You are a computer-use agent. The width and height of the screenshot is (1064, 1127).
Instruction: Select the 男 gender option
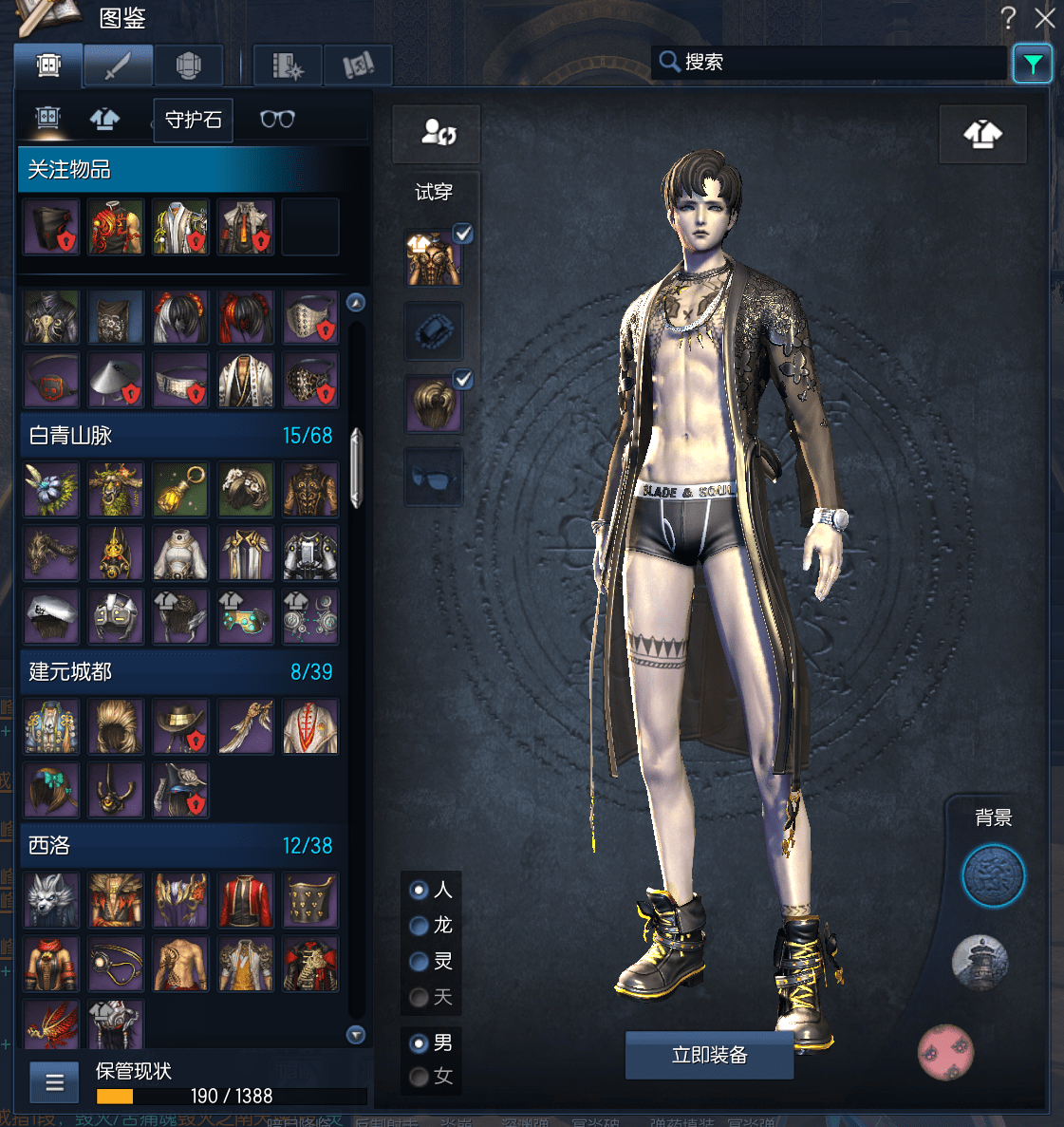(x=419, y=1043)
